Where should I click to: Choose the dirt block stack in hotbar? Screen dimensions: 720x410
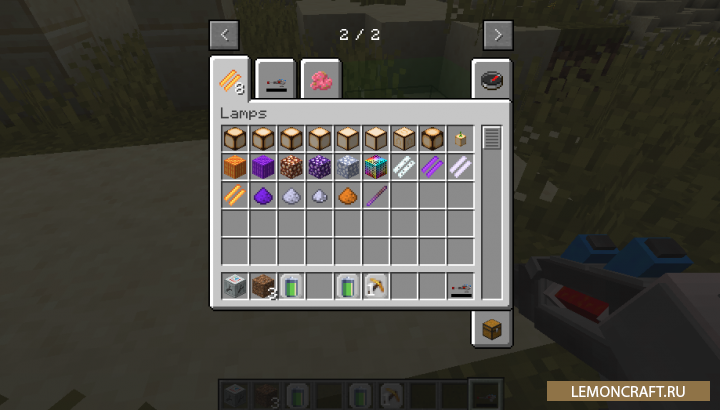click(x=263, y=287)
